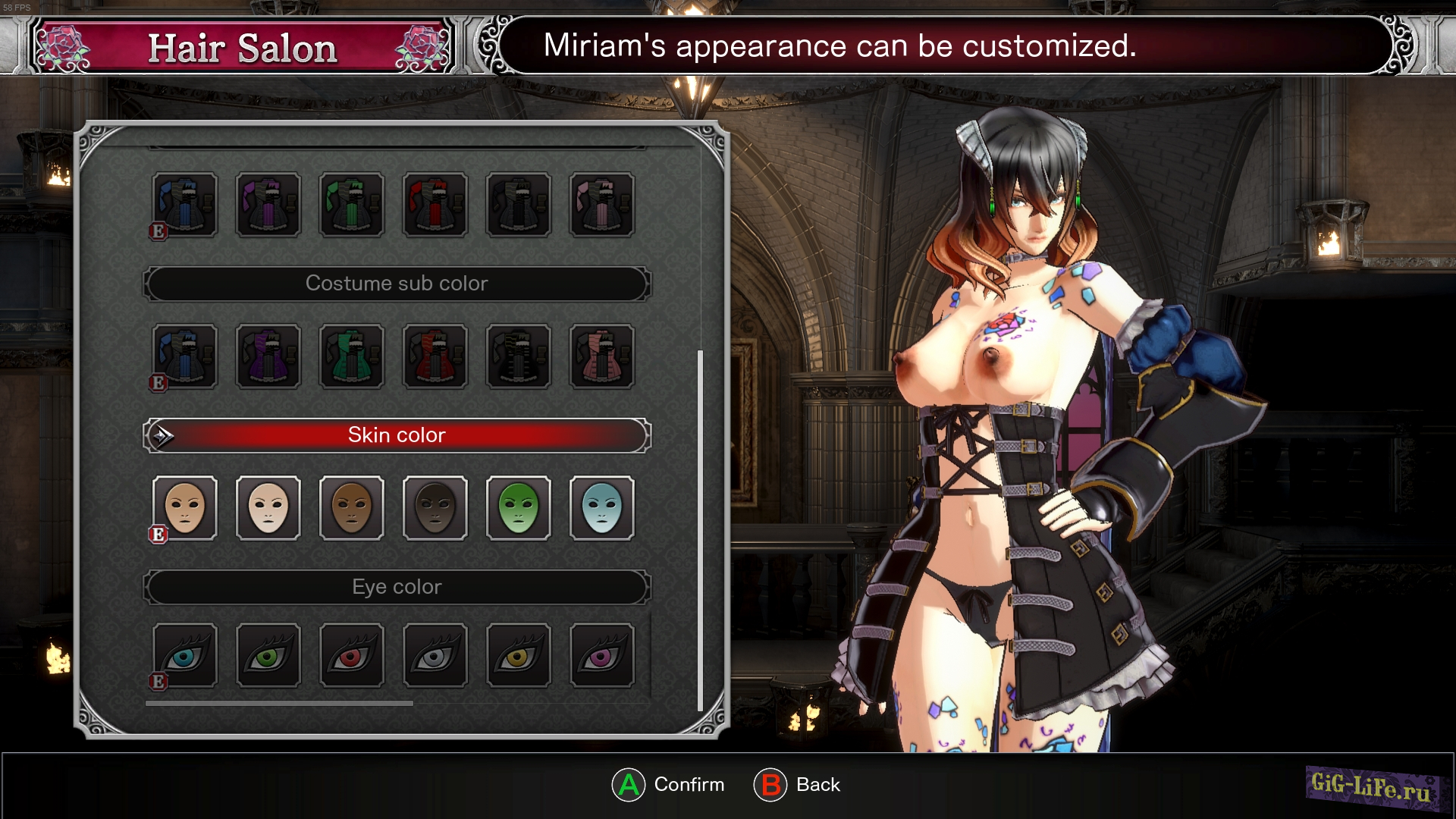The image size is (1456, 819).
Task: Select the green costume sub color
Action: point(352,356)
